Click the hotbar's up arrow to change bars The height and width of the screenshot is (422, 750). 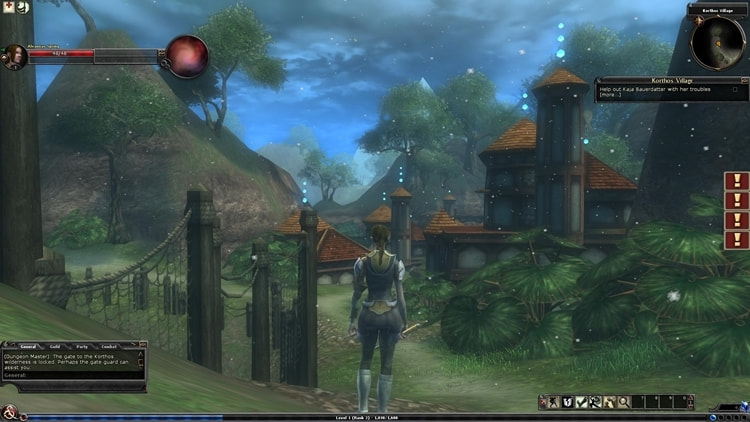(690, 399)
